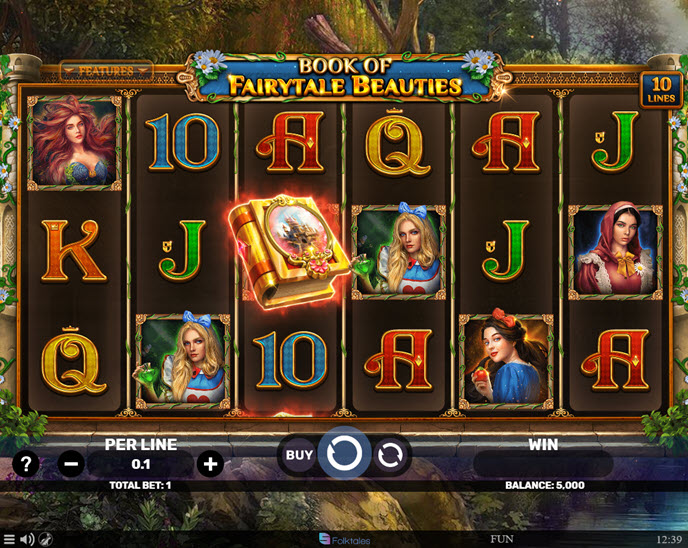Open the hamburger menu
Screen dimensions: 688x548
click(9, 540)
